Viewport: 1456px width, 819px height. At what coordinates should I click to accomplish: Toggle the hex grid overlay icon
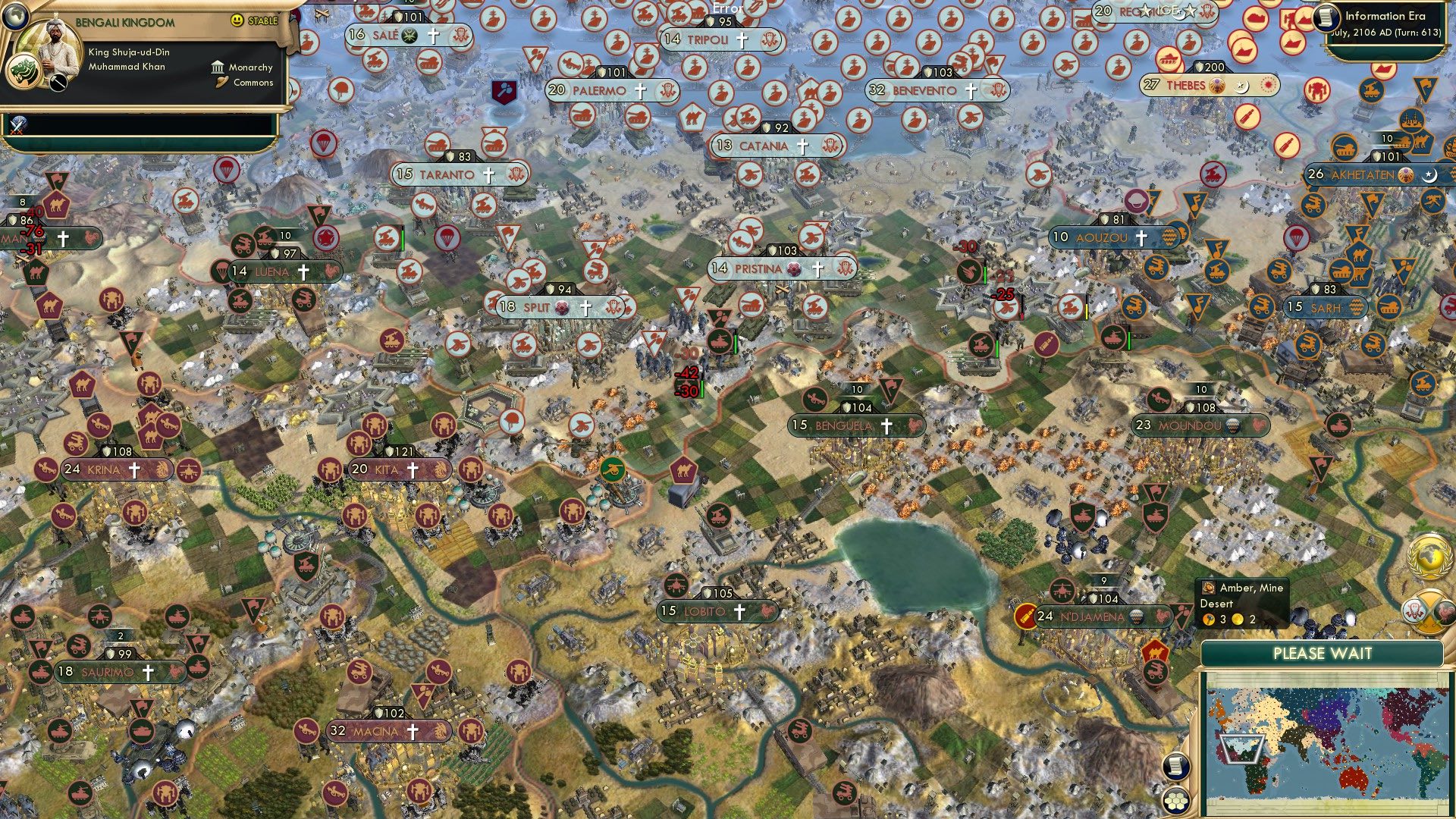[x=1178, y=800]
